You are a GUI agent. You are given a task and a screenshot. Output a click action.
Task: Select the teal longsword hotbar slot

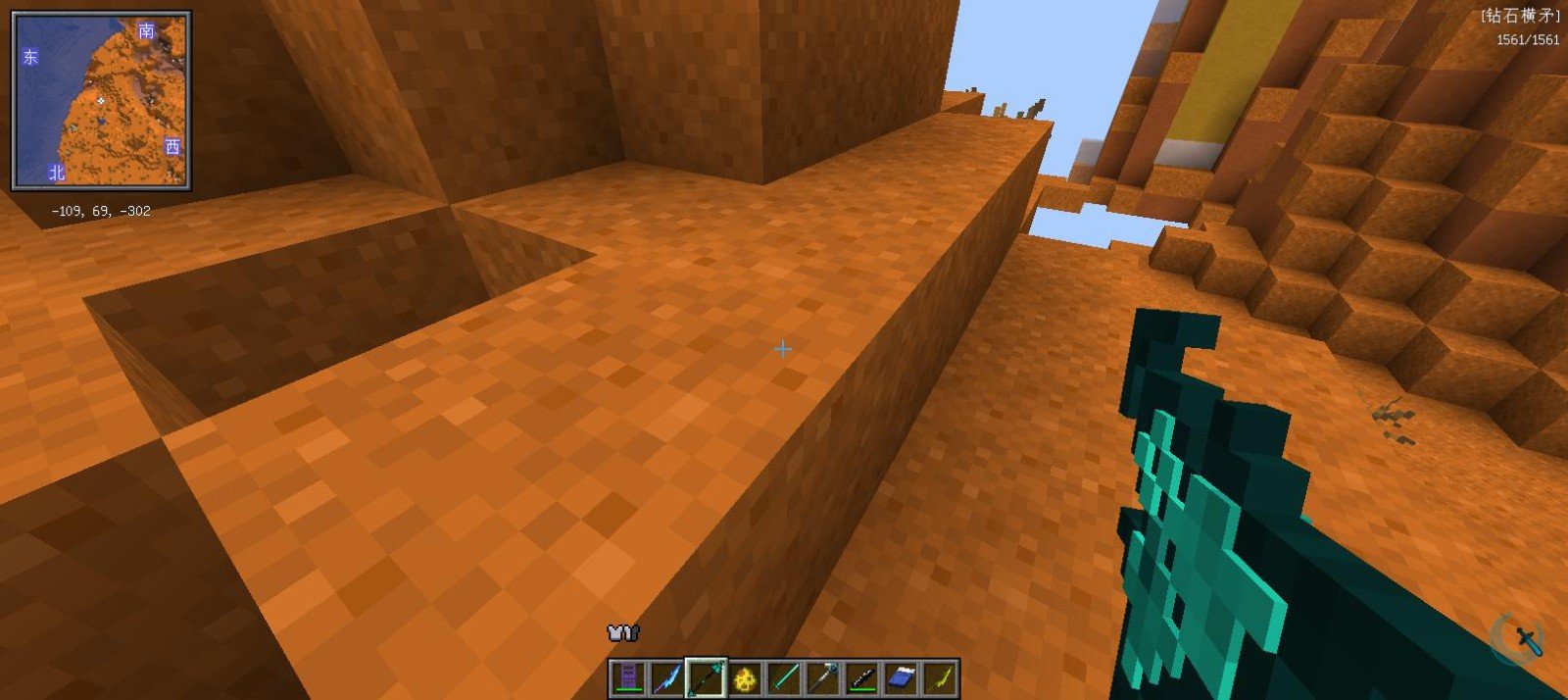pyautogui.click(x=784, y=677)
